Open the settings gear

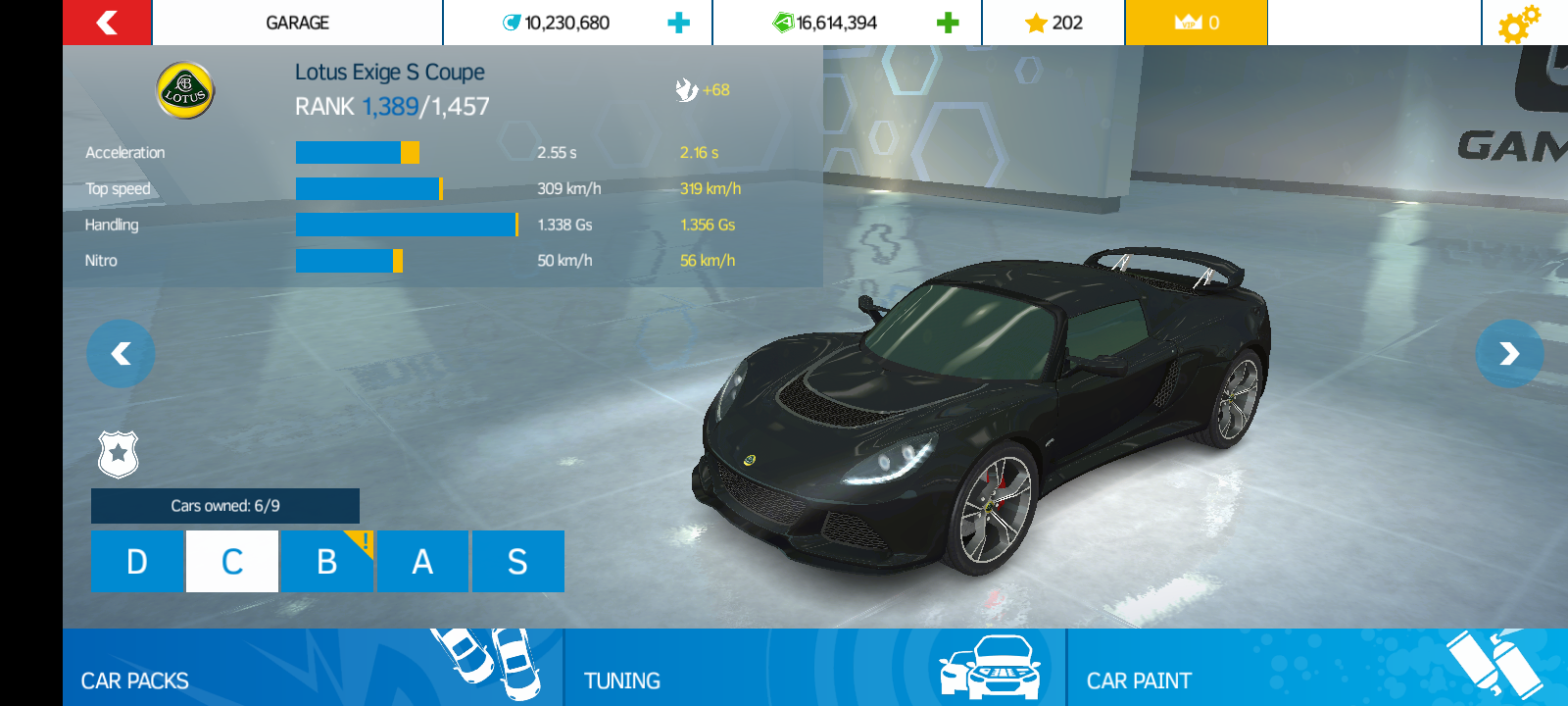click(1521, 22)
